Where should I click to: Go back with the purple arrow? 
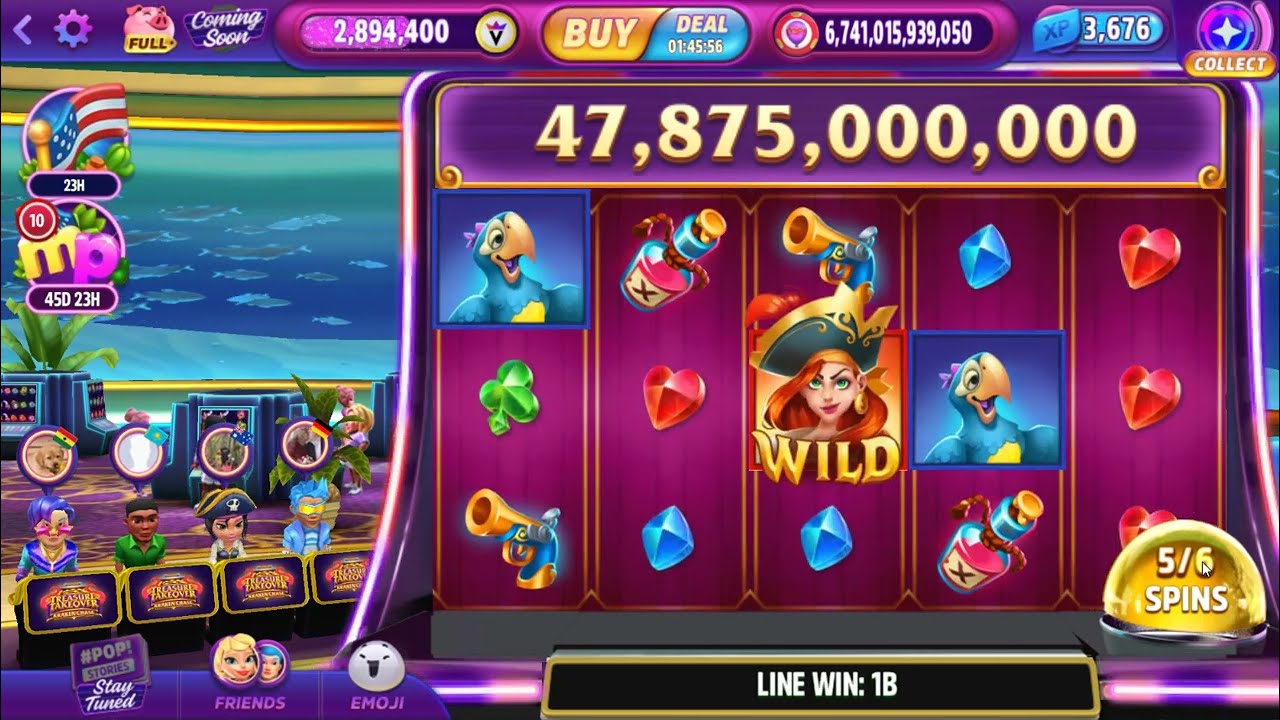click(22, 30)
